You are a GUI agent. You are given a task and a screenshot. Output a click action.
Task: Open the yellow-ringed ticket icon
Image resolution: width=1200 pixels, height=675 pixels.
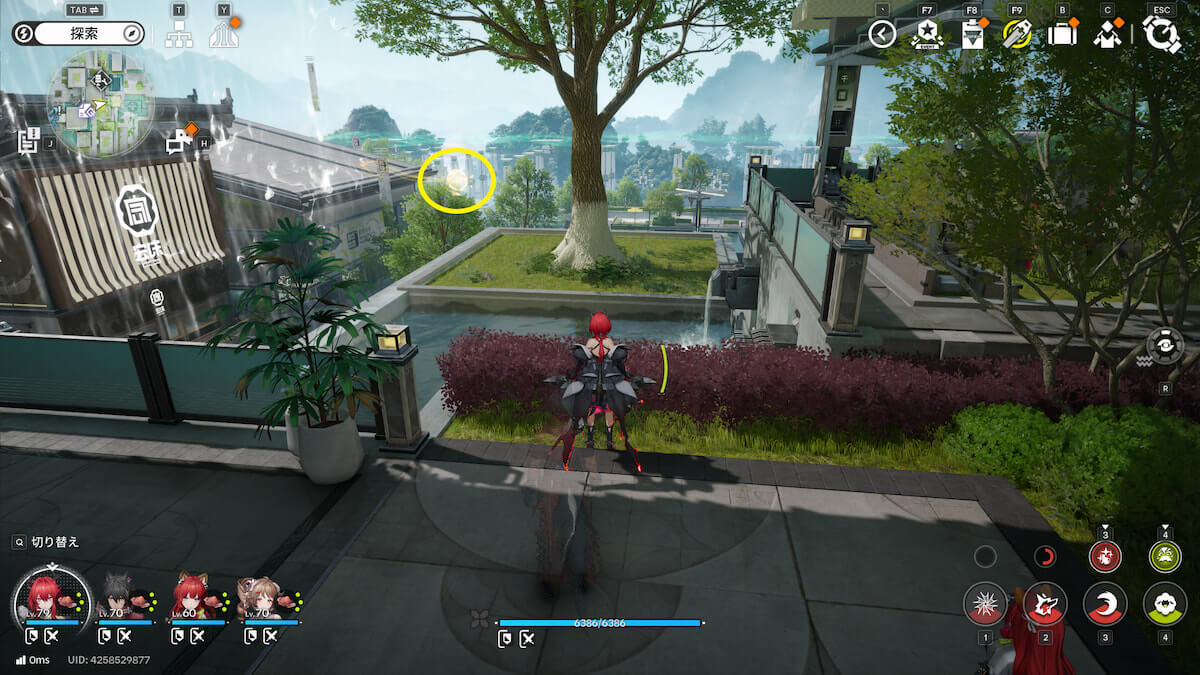point(1017,35)
